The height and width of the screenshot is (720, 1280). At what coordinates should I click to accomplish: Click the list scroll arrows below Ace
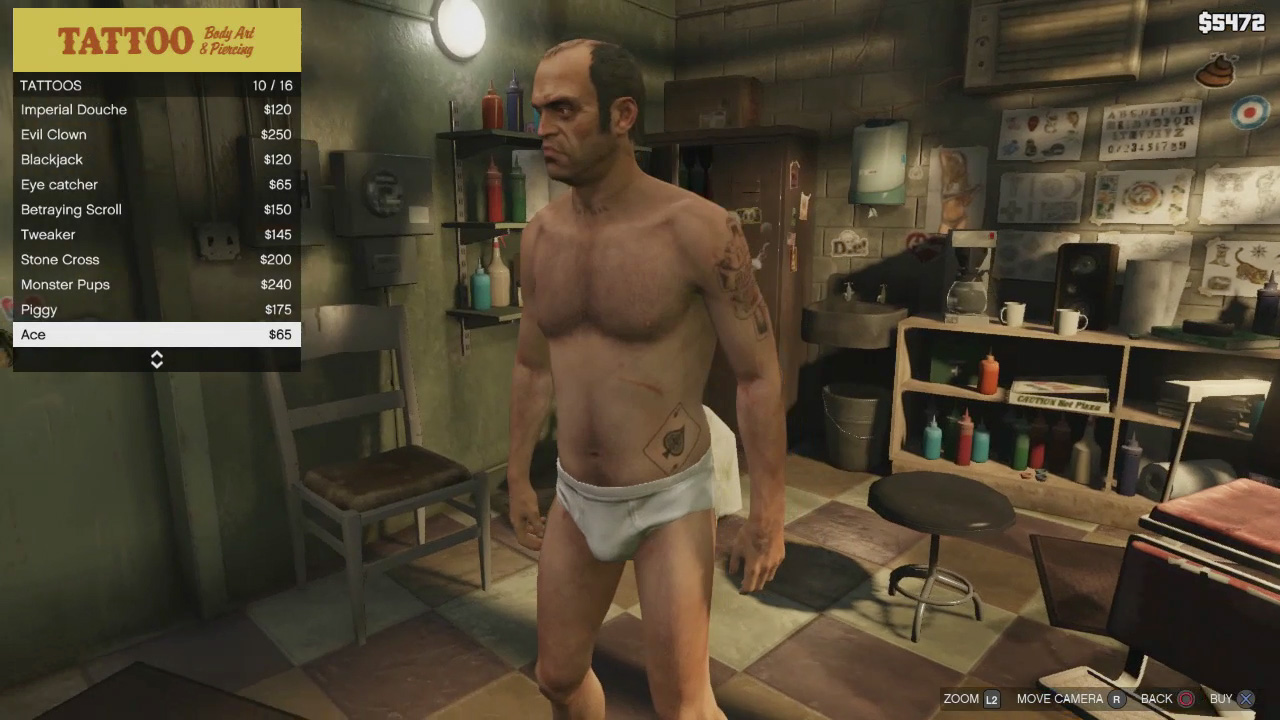coord(157,360)
